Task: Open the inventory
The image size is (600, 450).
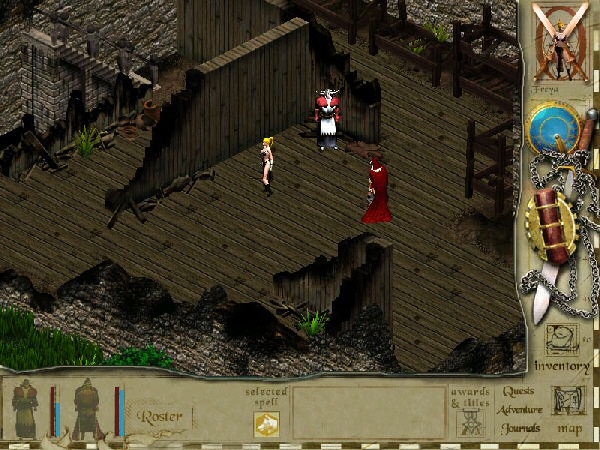Action: (x=561, y=351)
